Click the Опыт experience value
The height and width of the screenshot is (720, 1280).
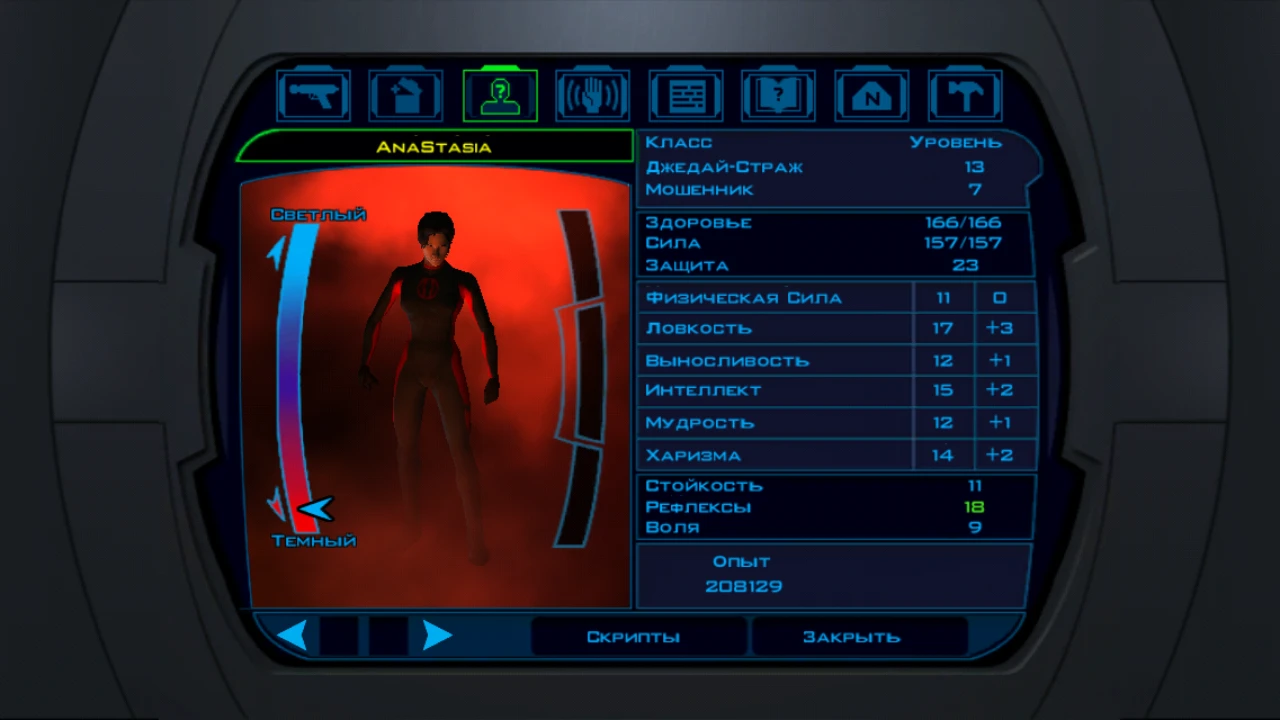pyautogui.click(x=744, y=586)
